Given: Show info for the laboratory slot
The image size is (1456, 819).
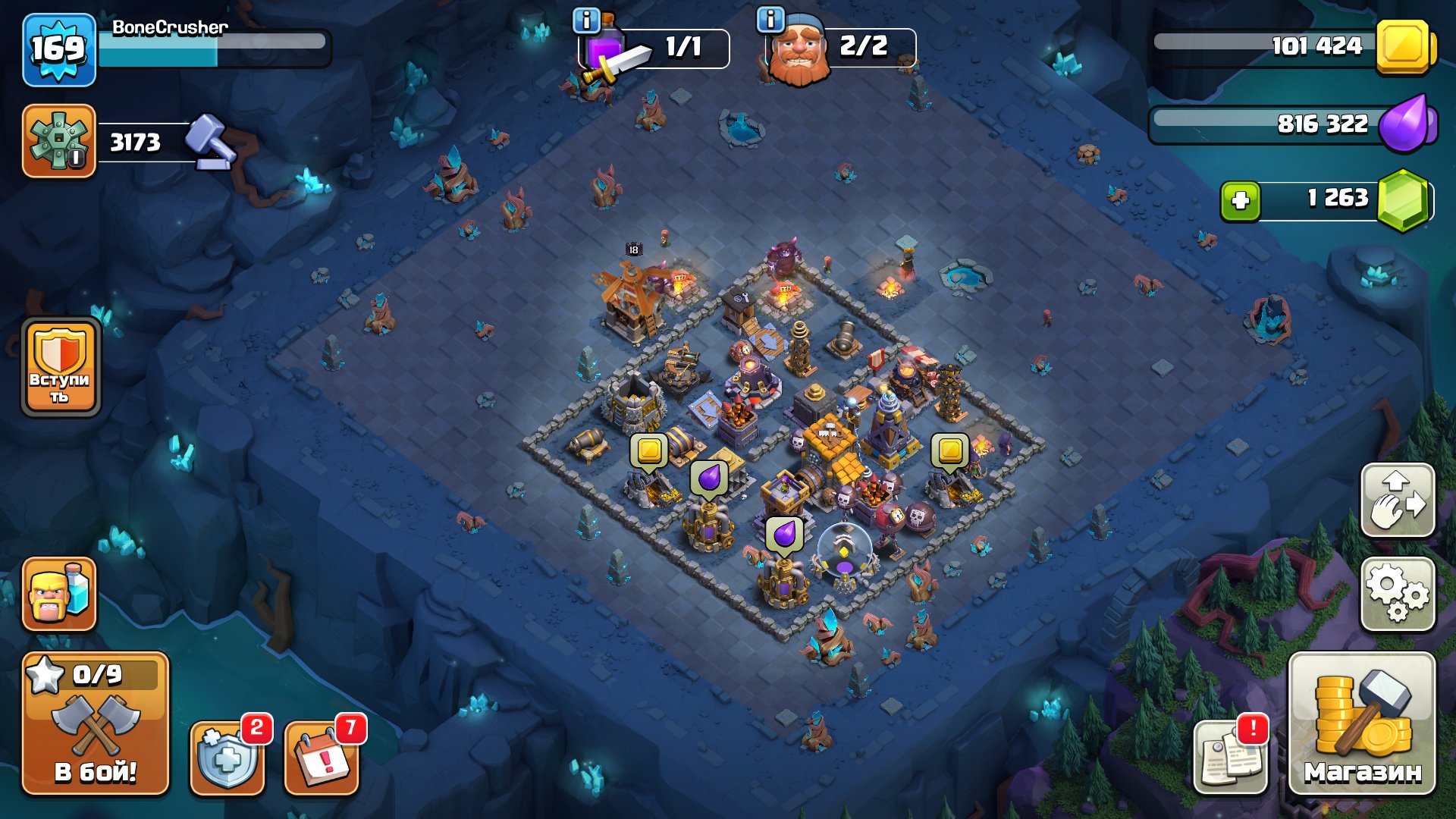Looking at the screenshot, I should point(586,20).
